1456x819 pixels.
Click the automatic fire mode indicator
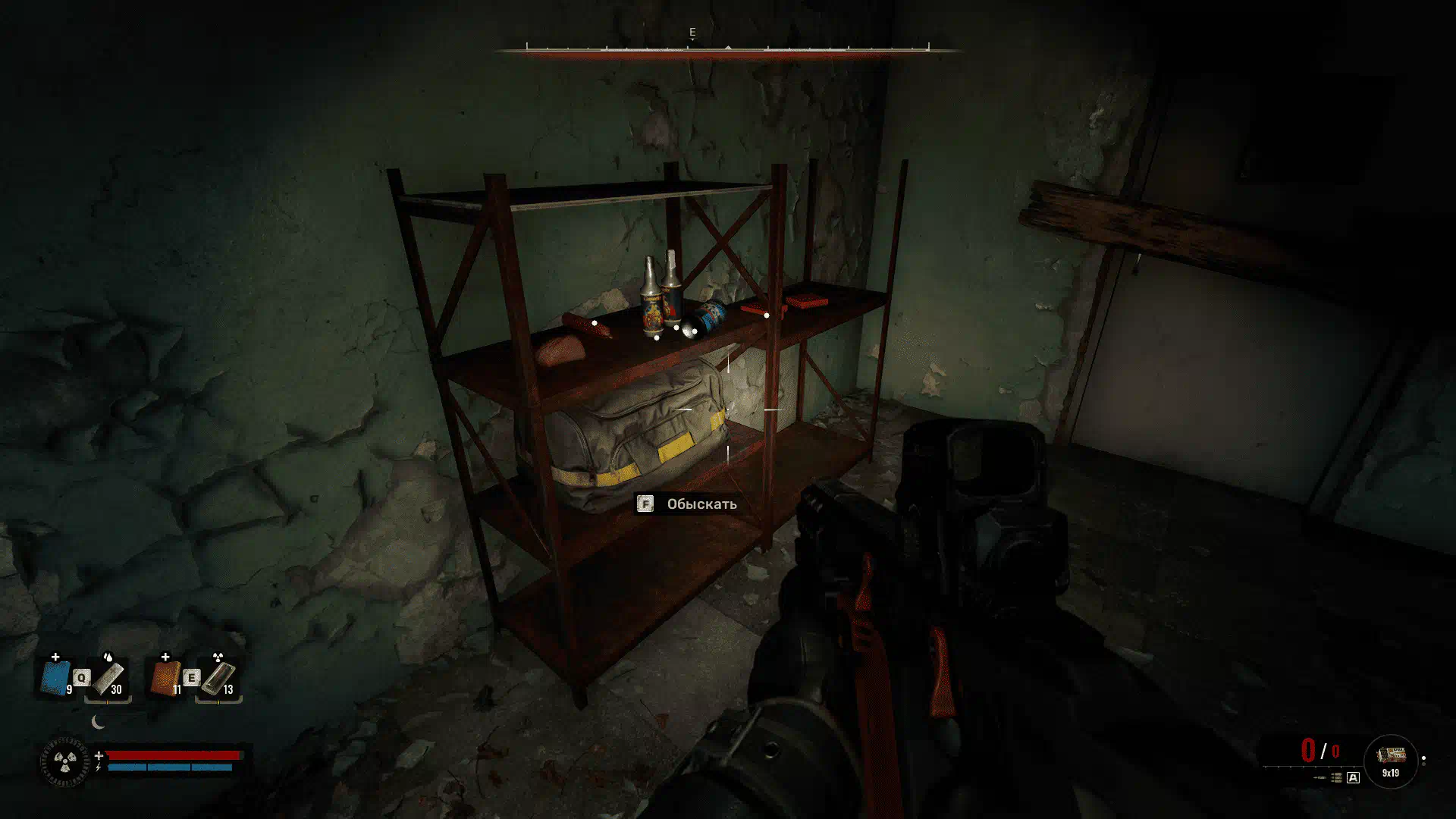[1353, 778]
